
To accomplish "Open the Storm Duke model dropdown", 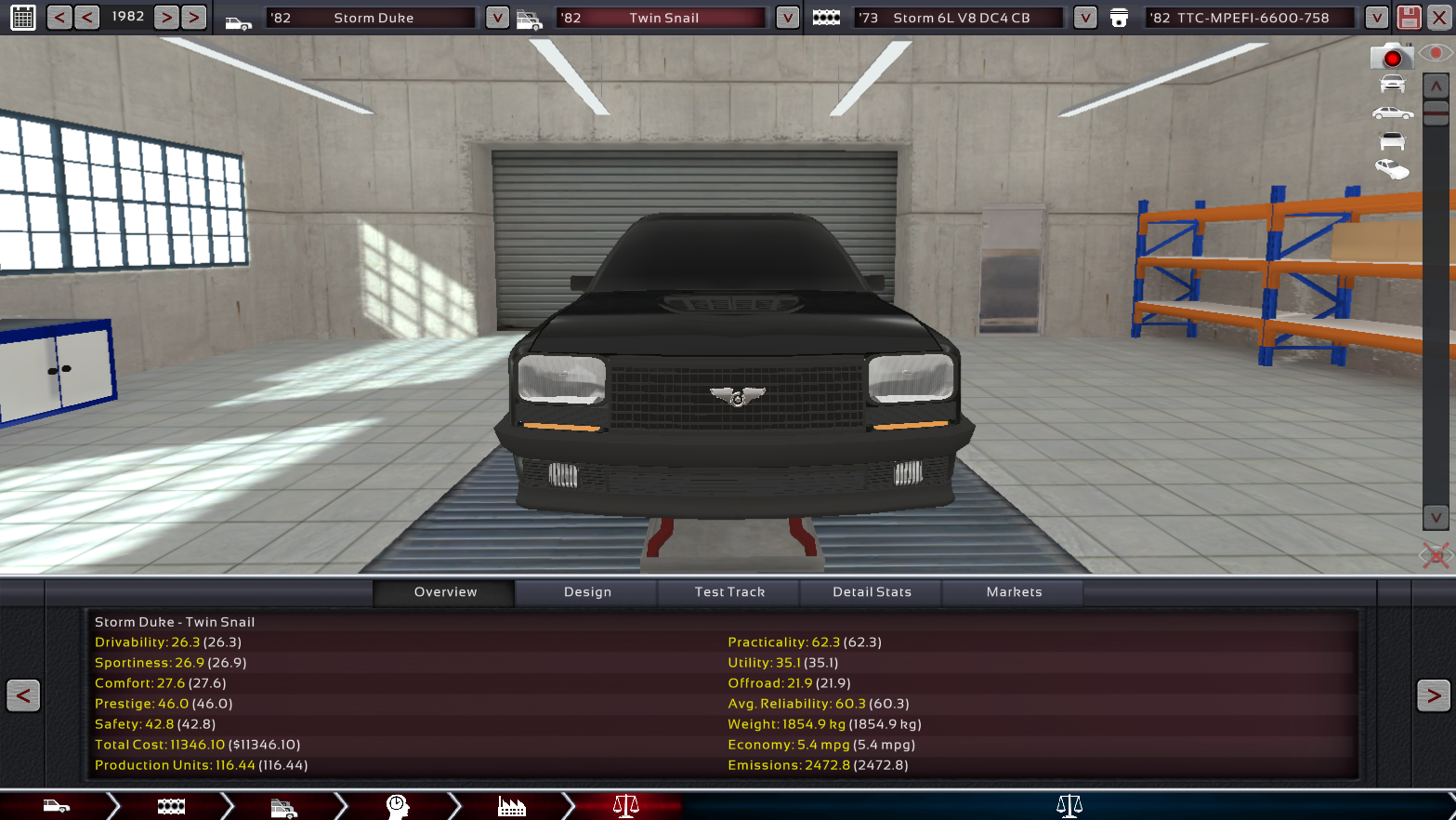I will click(x=497, y=18).
